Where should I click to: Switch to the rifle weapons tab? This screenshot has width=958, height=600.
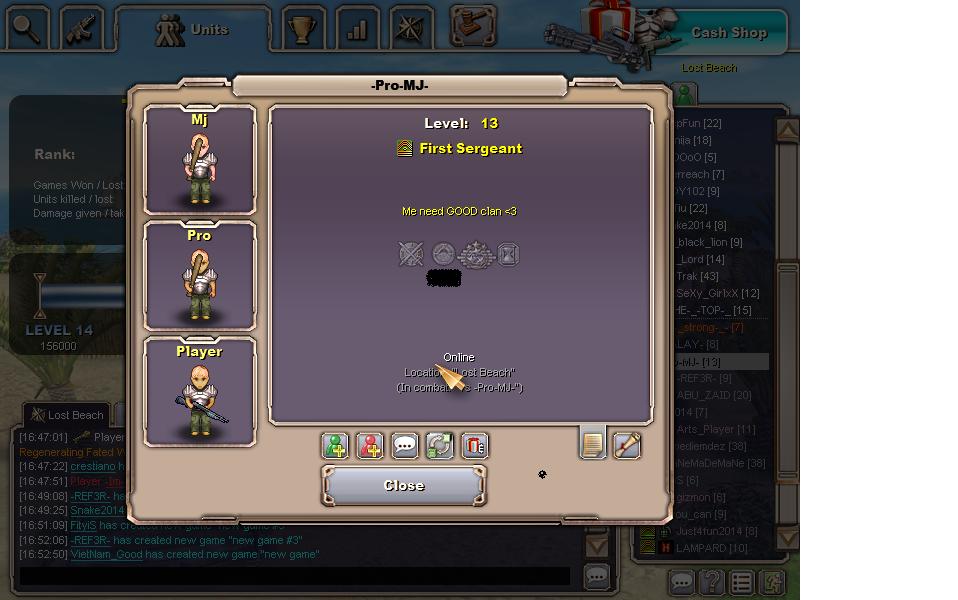point(80,28)
